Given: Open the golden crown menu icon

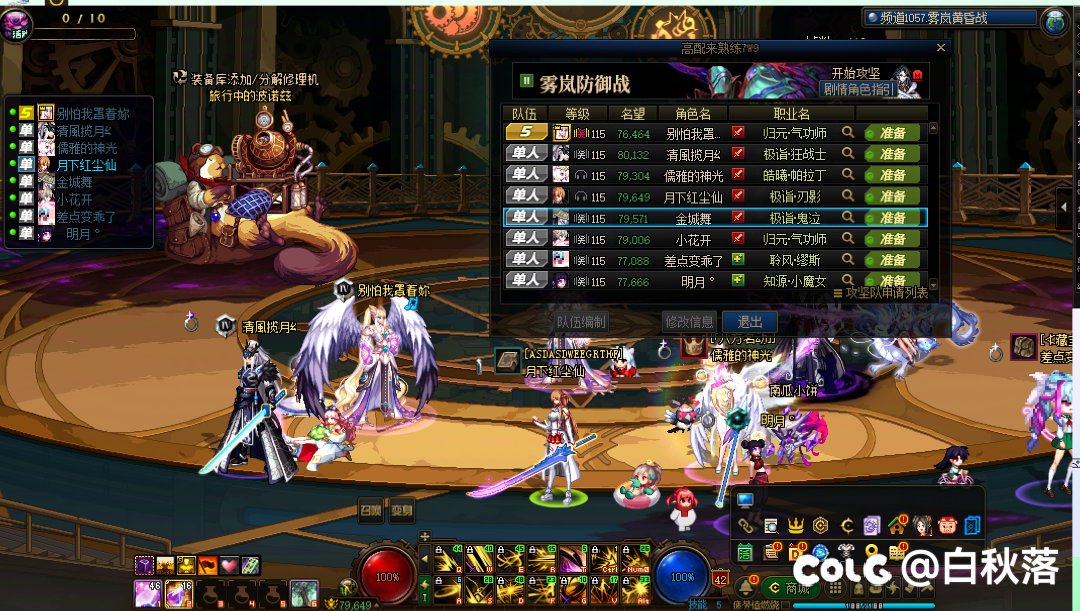Looking at the screenshot, I should (x=796, y=525).
